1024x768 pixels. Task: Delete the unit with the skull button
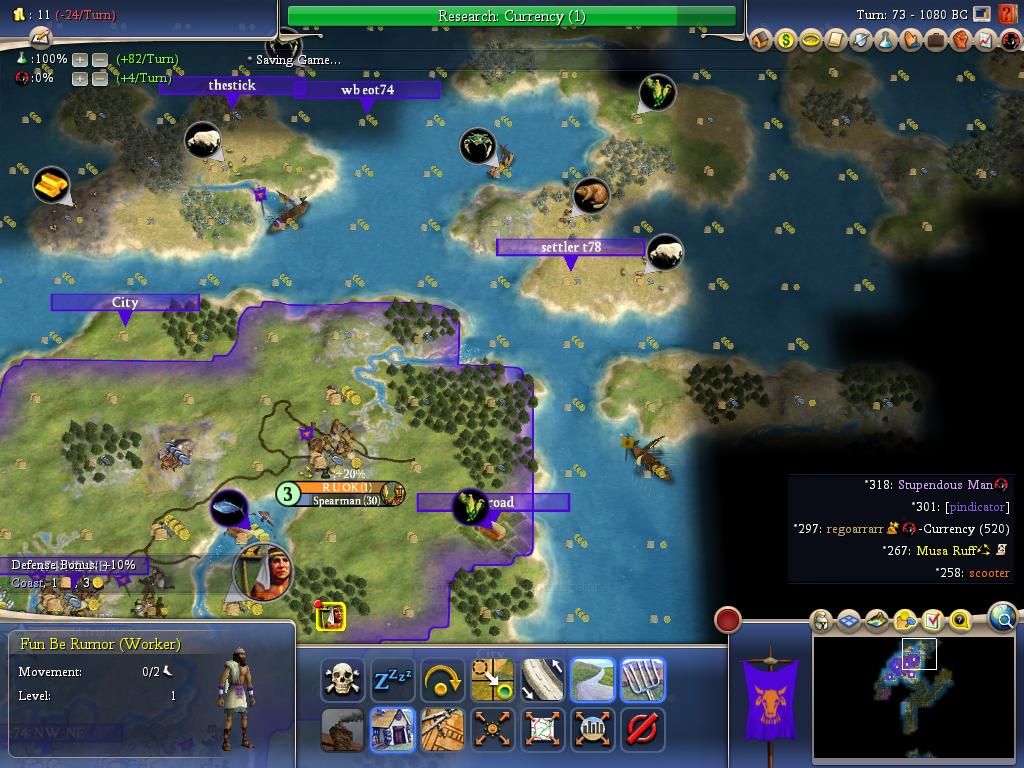point(342,680)
